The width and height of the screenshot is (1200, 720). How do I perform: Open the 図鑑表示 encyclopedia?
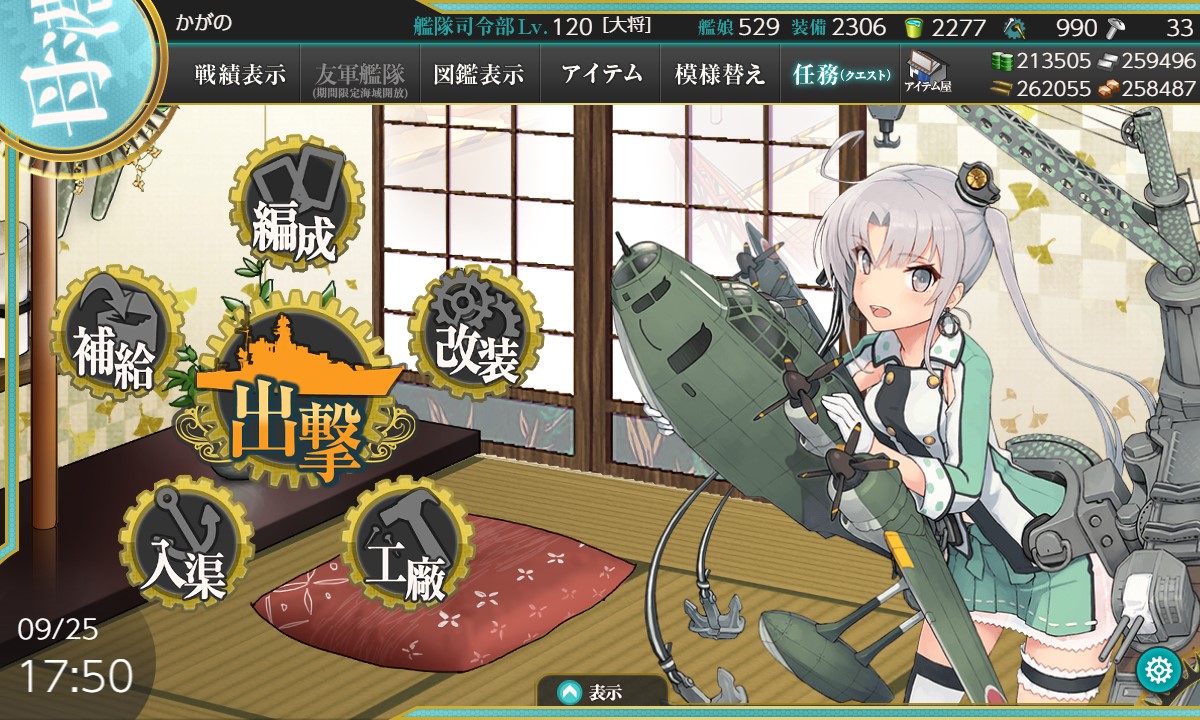pos(479,74)
